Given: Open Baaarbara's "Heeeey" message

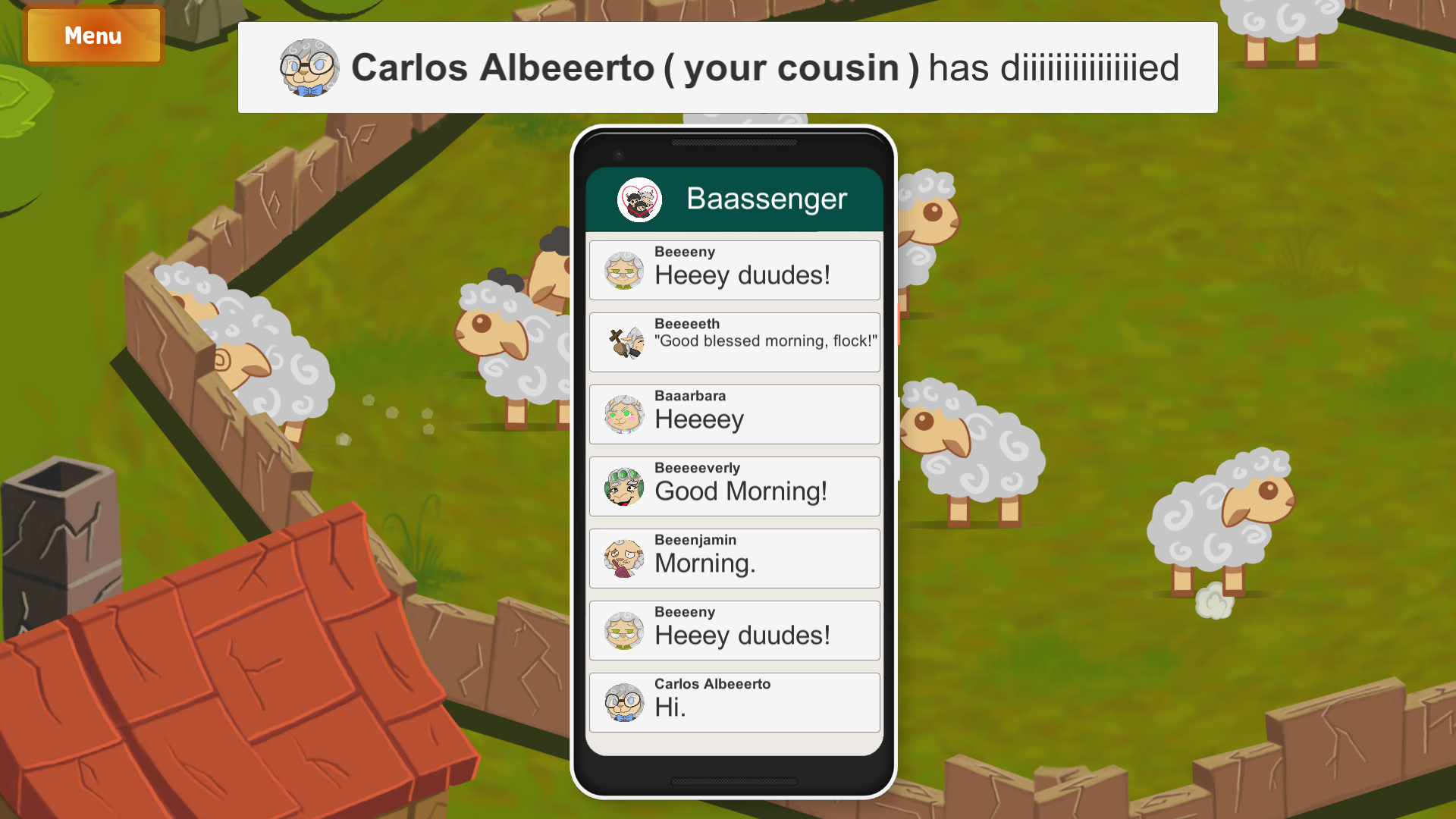Looking at the screenshot, I should point(734,414).
